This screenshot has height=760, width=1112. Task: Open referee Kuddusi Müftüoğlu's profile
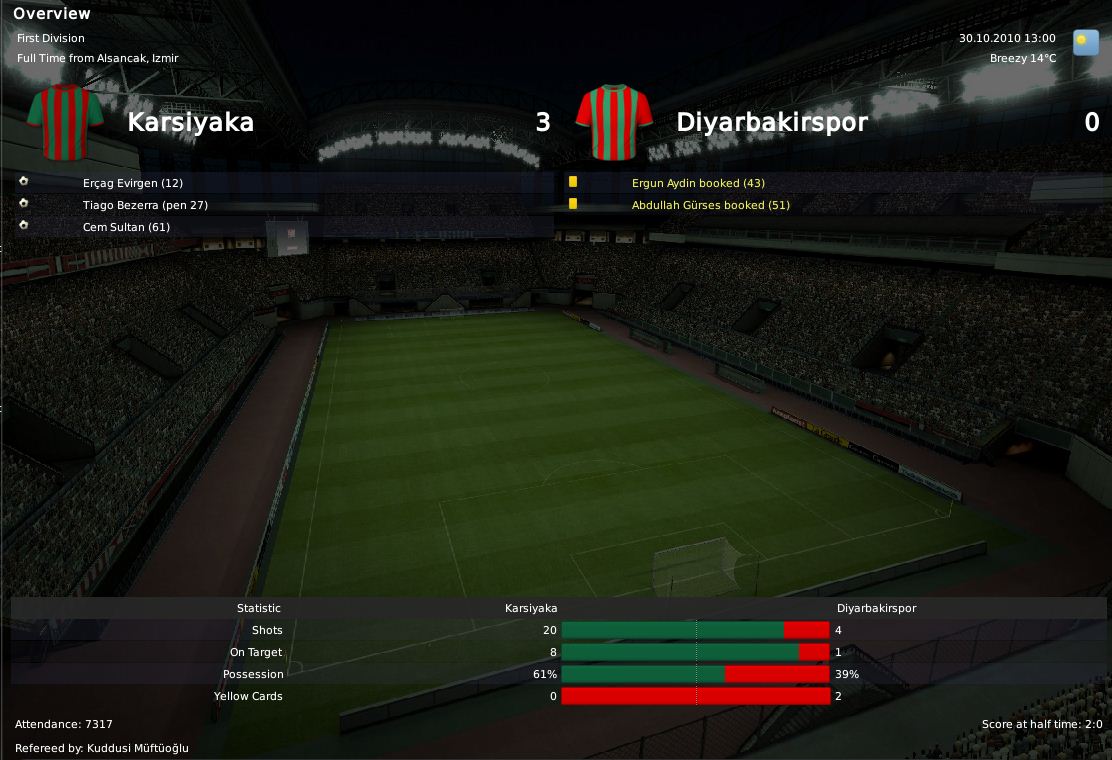[137, 748]
